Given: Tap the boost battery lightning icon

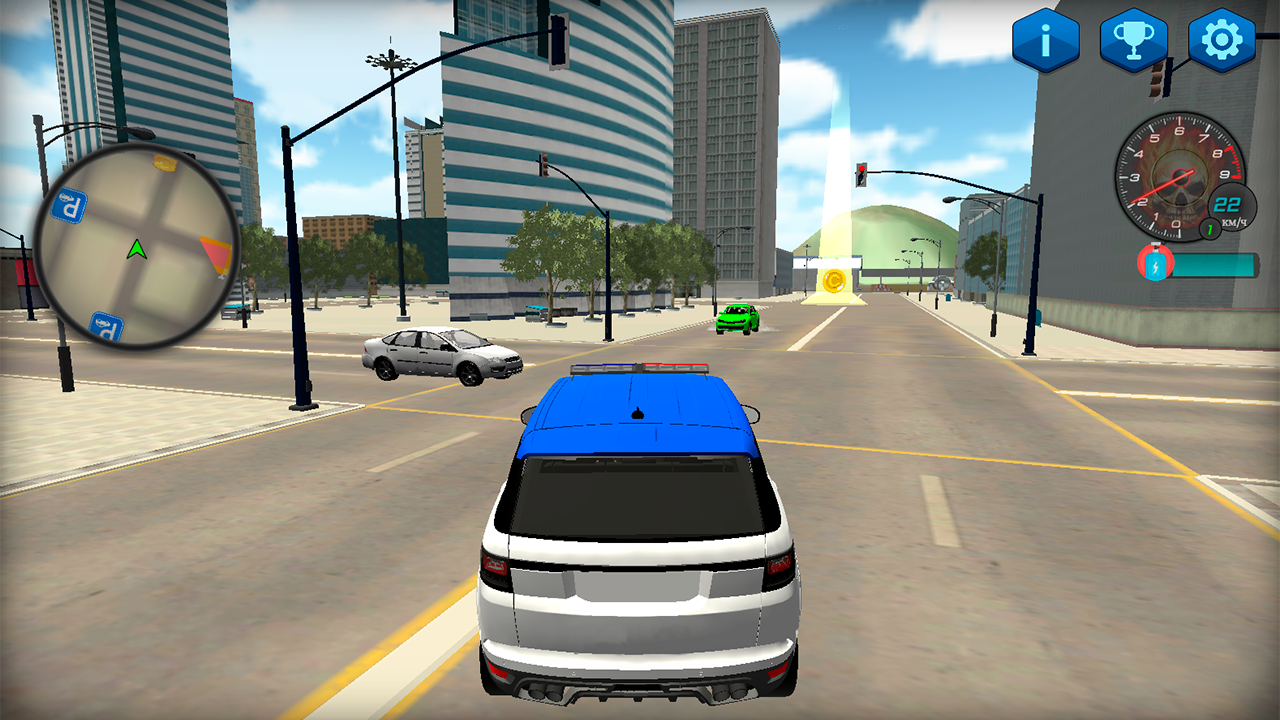Looking at the screenshot, I should click(x=1155, y=264).
